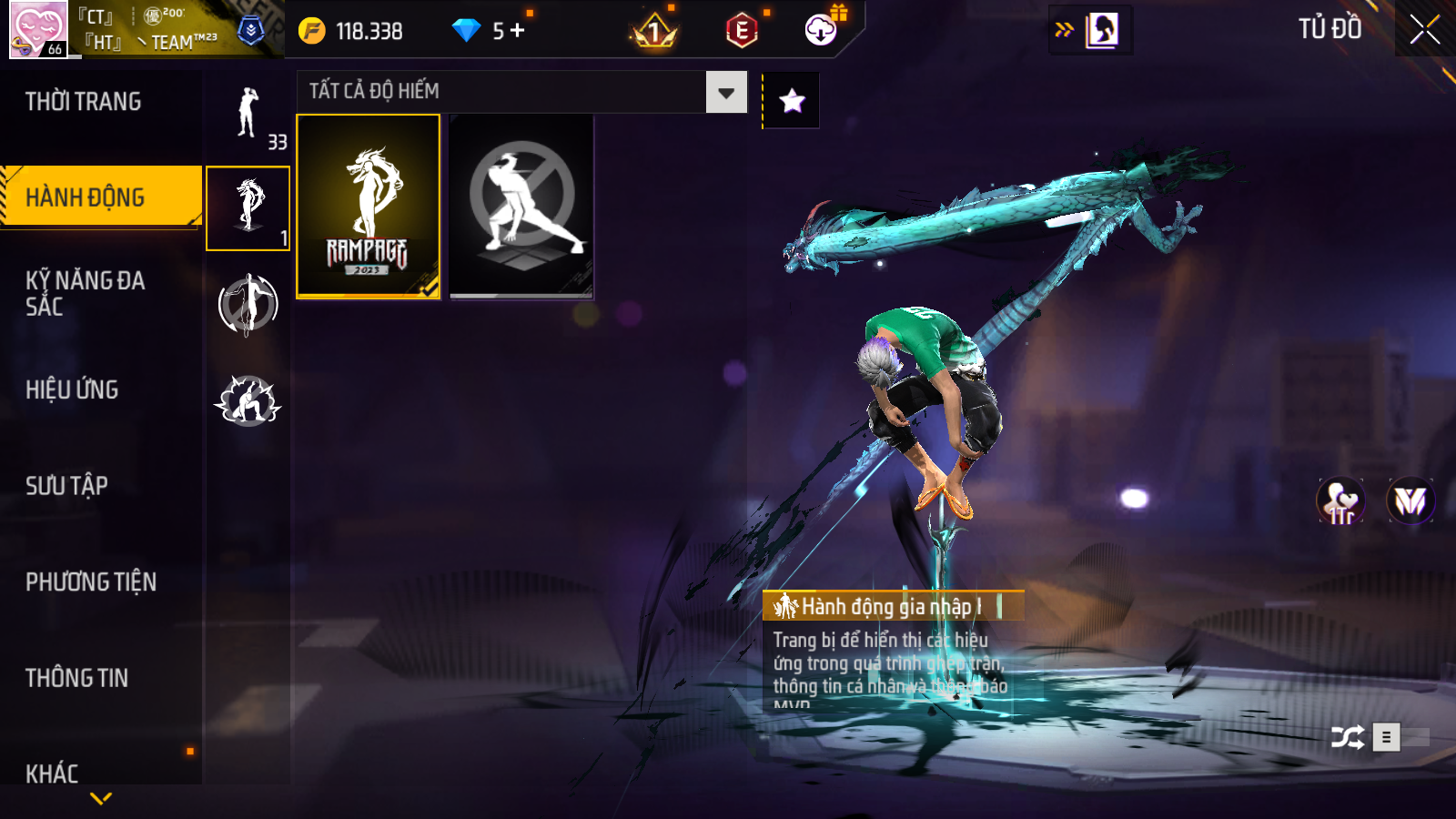Close the TỦ ĐỒ wardrobe screen

(1424, 29)
